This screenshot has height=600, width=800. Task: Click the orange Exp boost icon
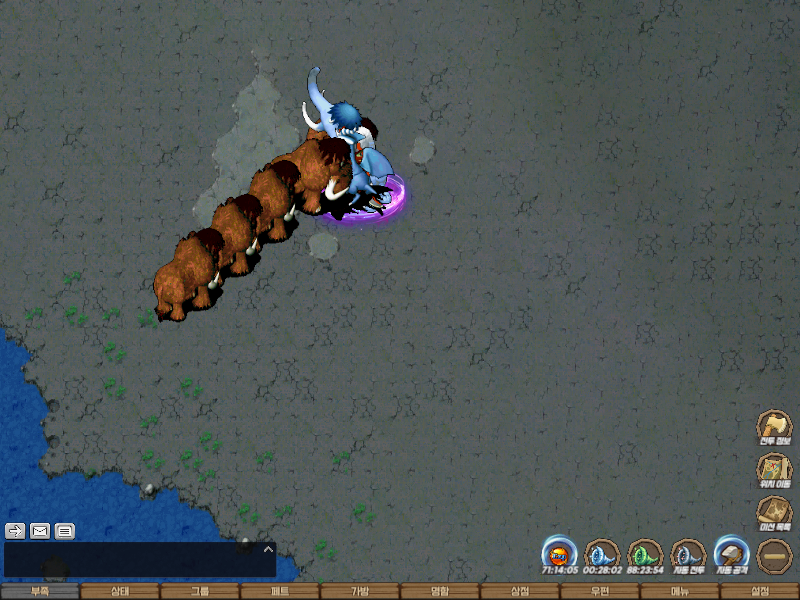tap(559, 554)
